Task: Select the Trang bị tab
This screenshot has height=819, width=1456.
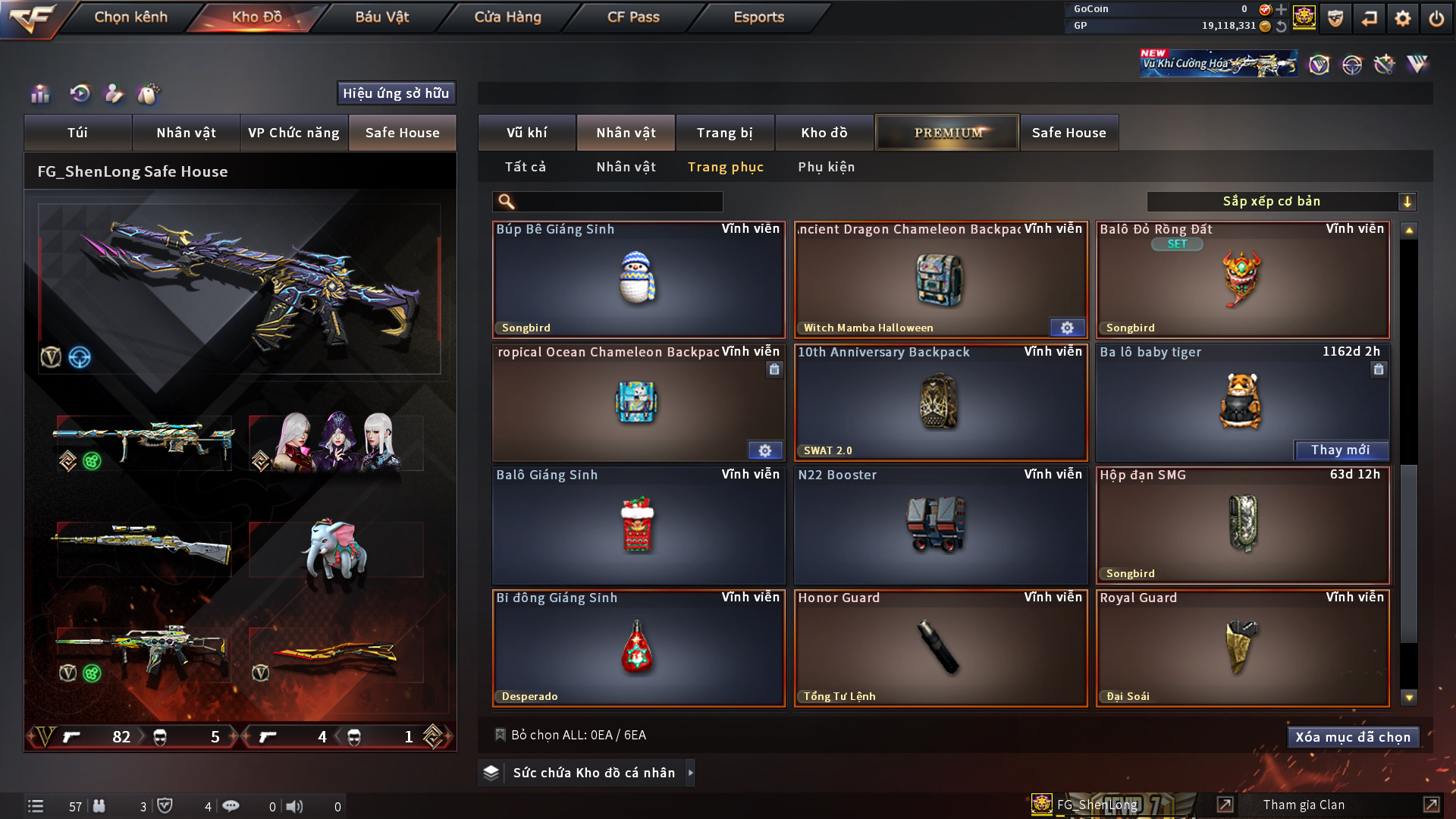Action: tap(724, 133)
